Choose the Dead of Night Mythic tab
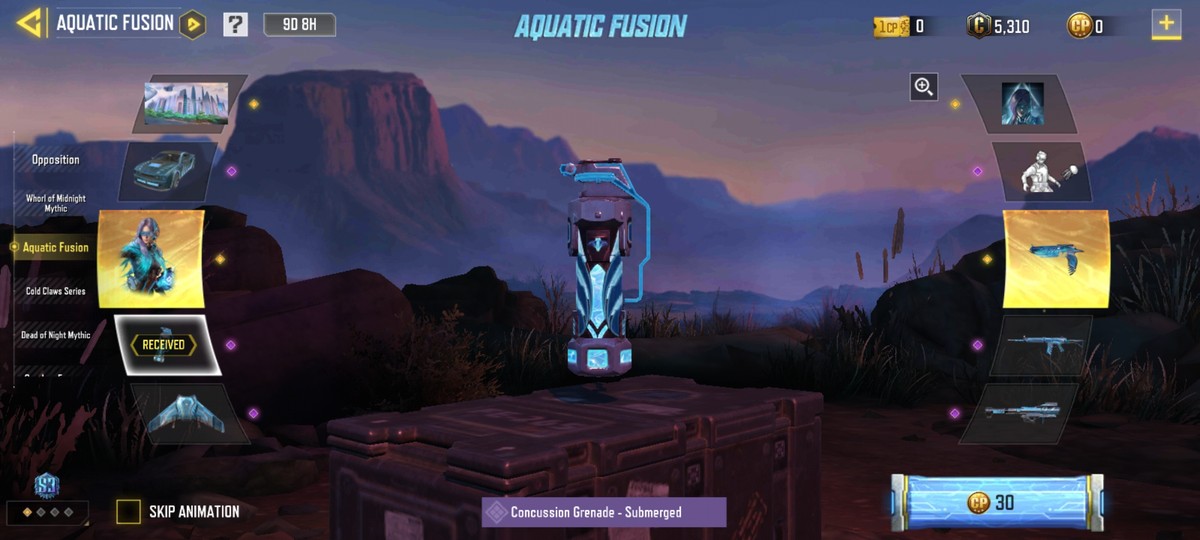Viewport: 1200px width, 540px height. [x=56, y=335]
